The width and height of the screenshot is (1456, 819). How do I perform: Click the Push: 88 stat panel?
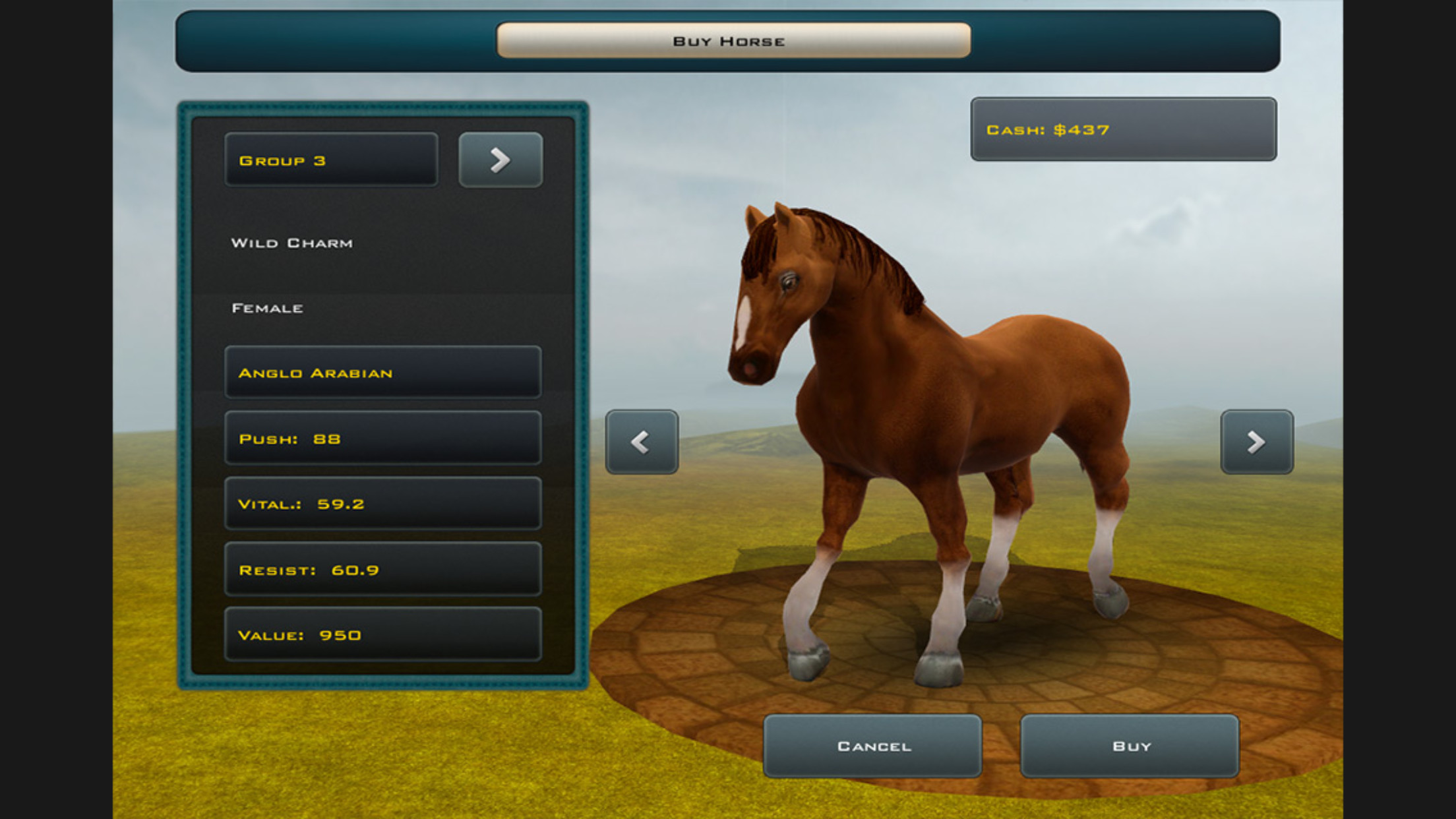[381, 438]
